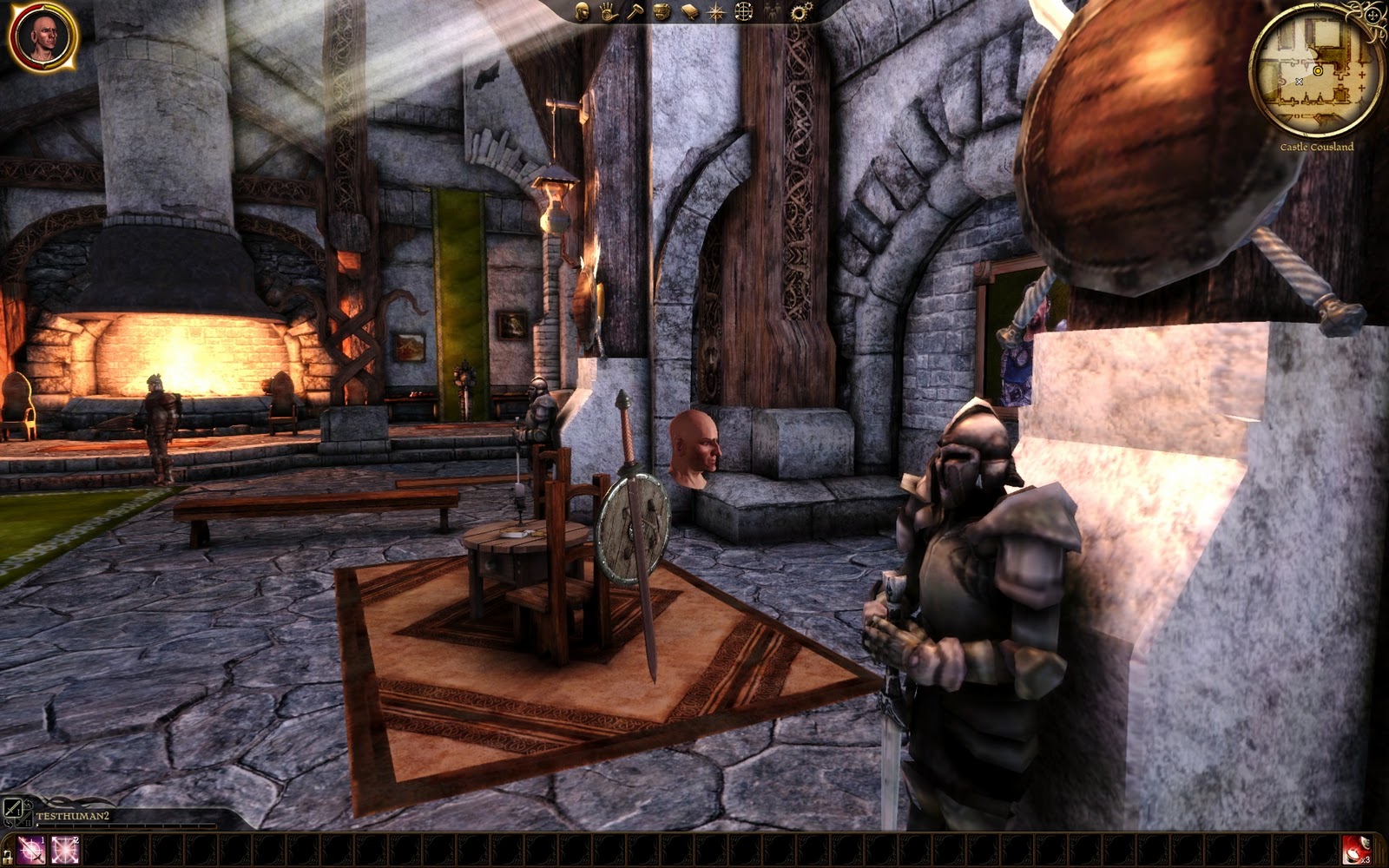The width and height of the screenshot is (1389, 868).
Task: Open the inventory backpack icon
Action: point(662,11)
